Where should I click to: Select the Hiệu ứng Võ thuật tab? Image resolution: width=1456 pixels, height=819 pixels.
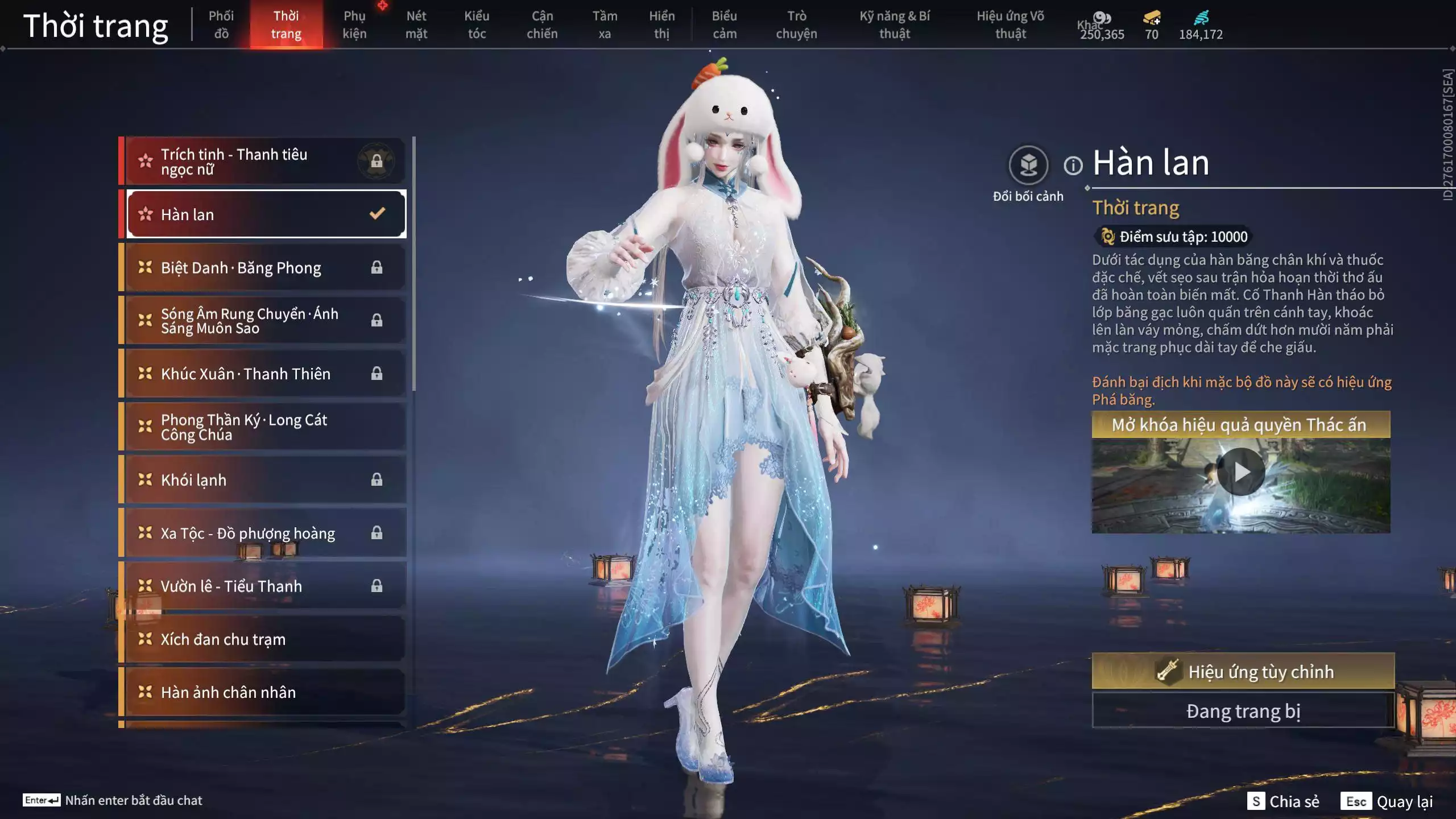point(1010,24)
